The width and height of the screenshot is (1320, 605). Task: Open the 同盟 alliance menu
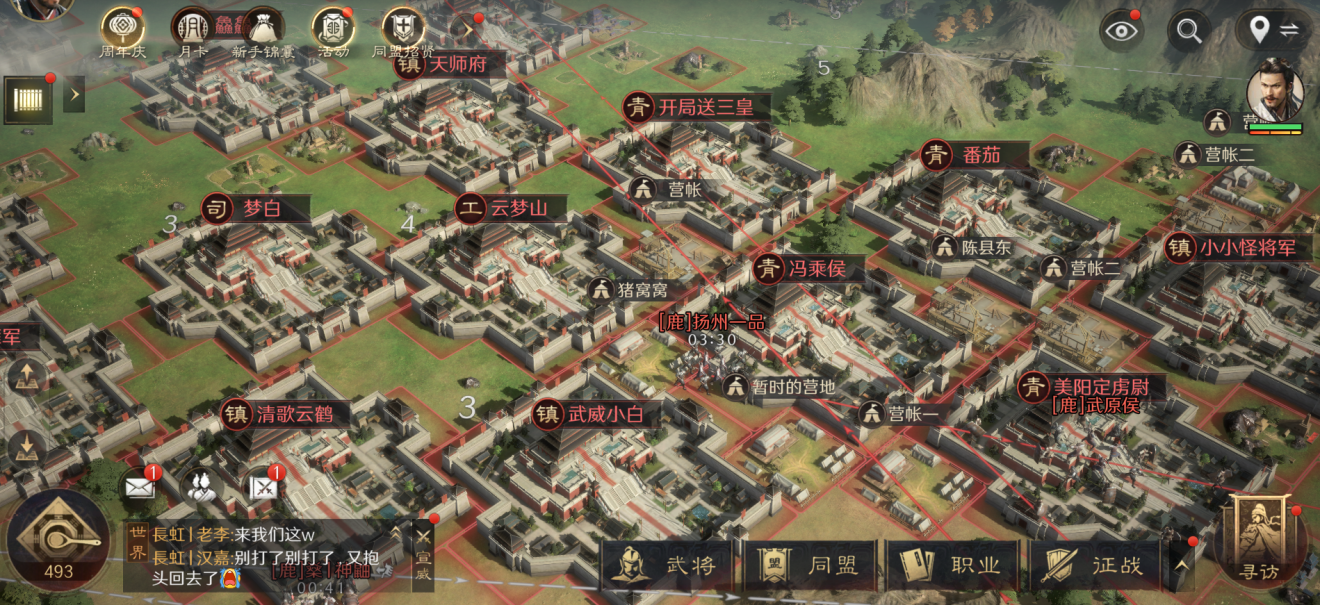coord(810,565)
